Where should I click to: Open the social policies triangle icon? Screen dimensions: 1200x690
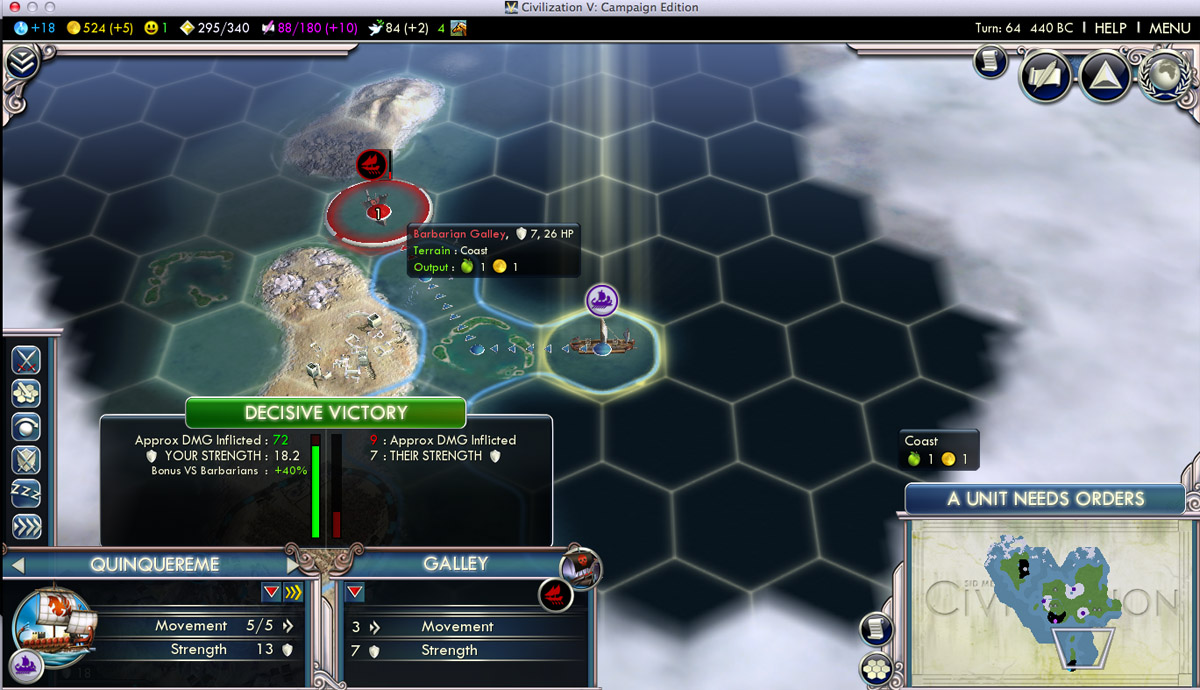coord(1105,75)
